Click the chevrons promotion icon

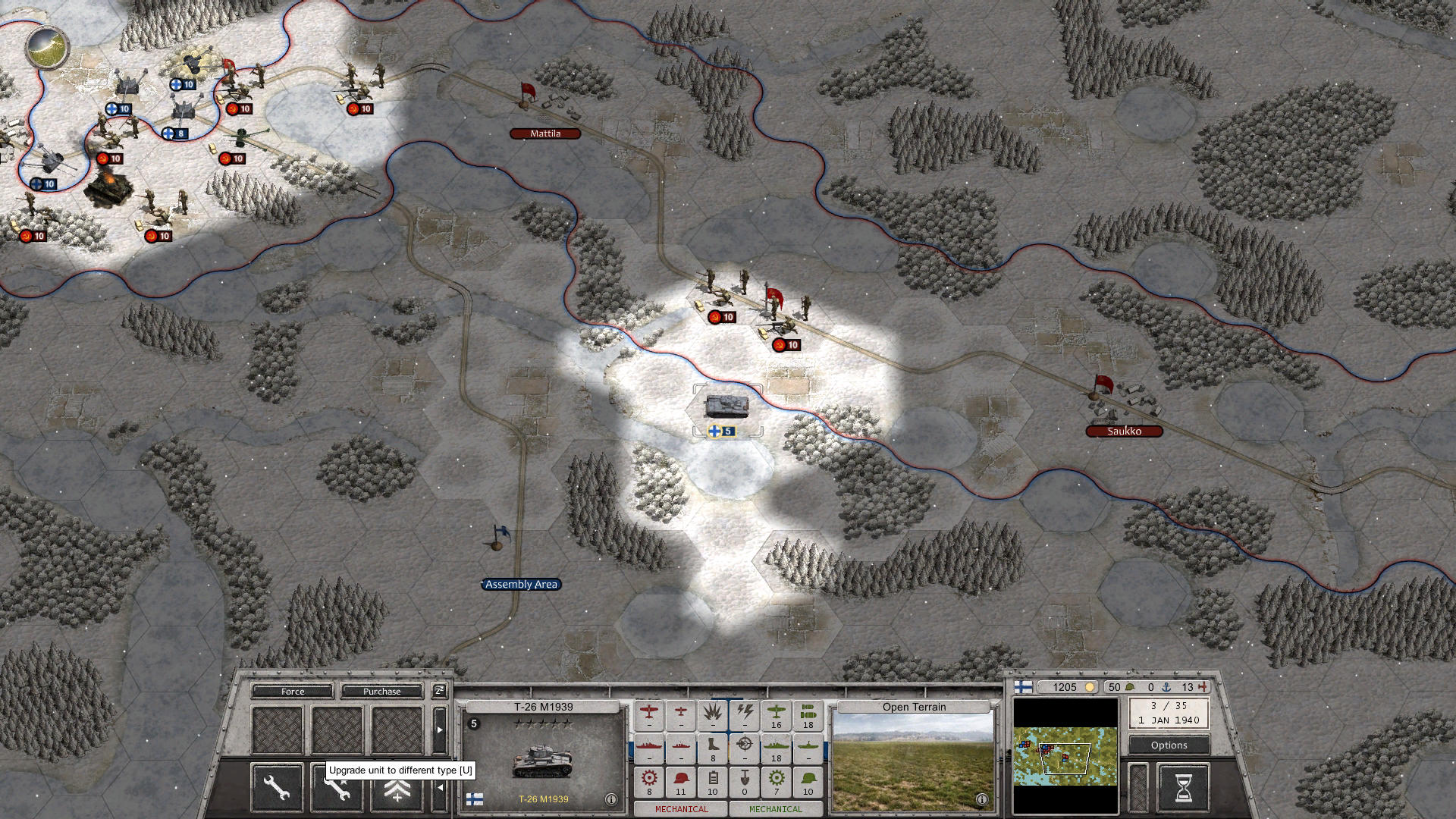tap(397, 790)
